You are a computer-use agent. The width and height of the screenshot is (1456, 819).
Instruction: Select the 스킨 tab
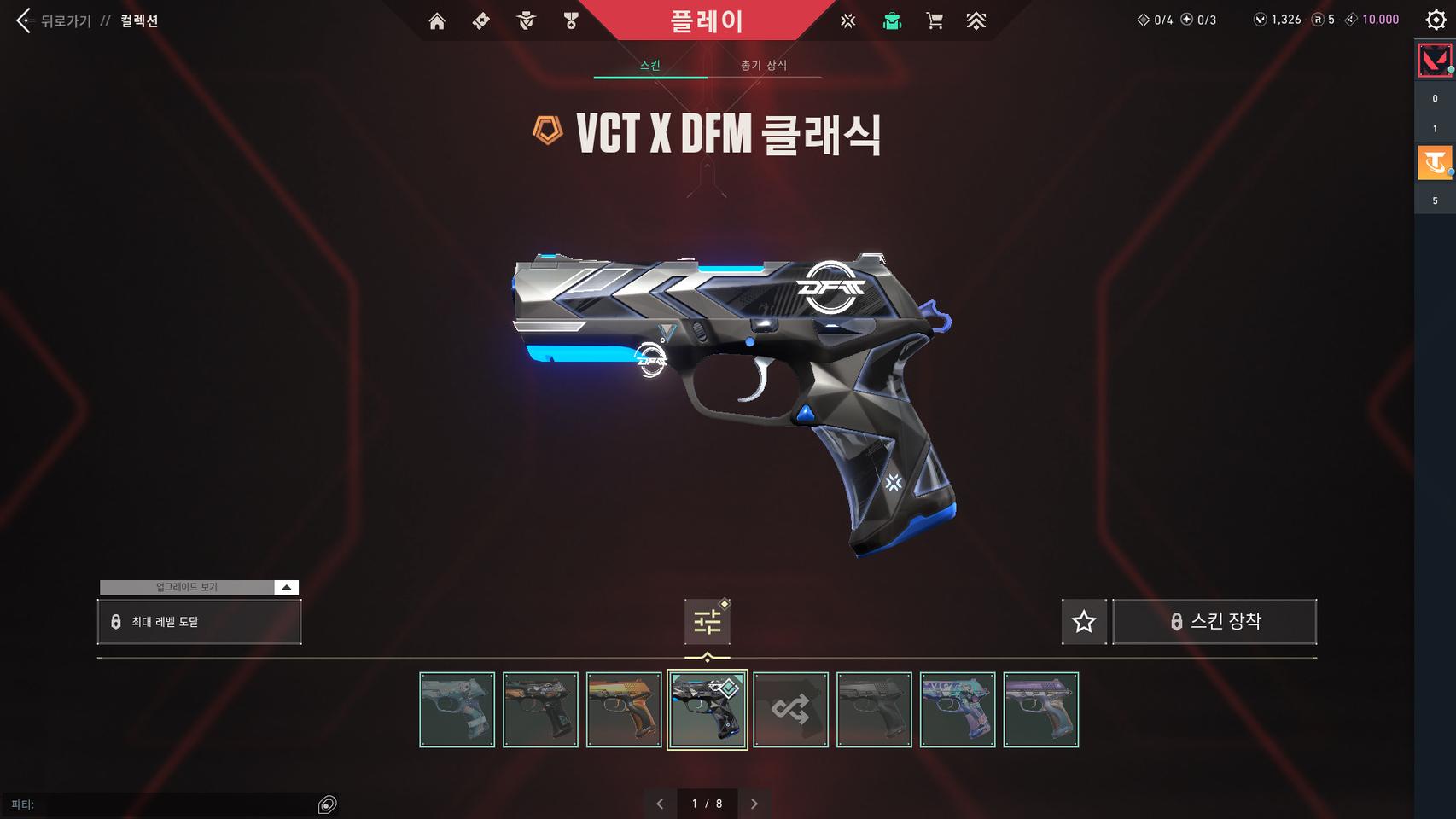pyautogui.click(x=649, y=64)
